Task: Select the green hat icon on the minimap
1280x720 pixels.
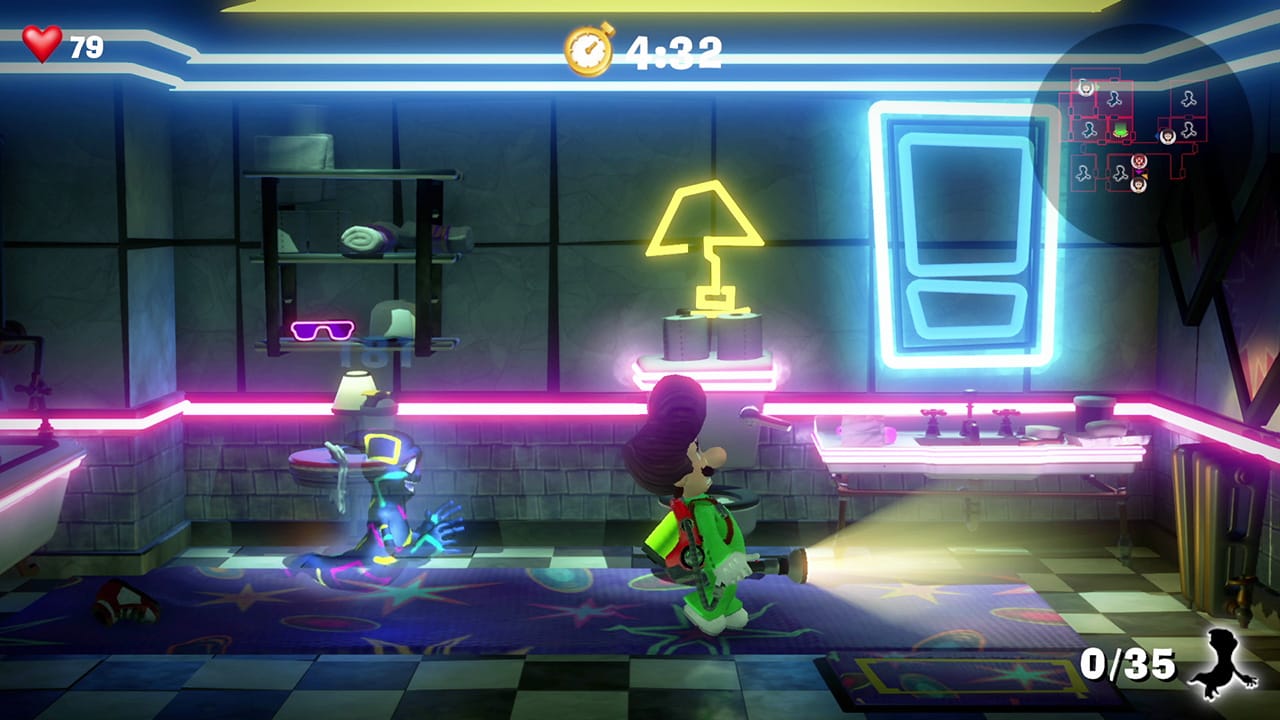Action: point(1120,130)
